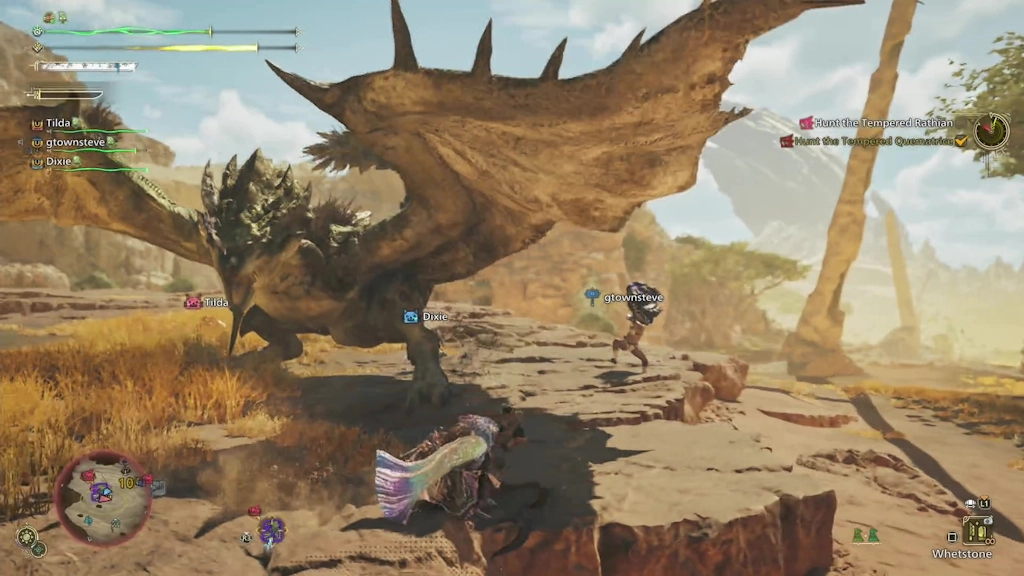Click the green paired-figures icon near Whetstone

pos(865,536)
